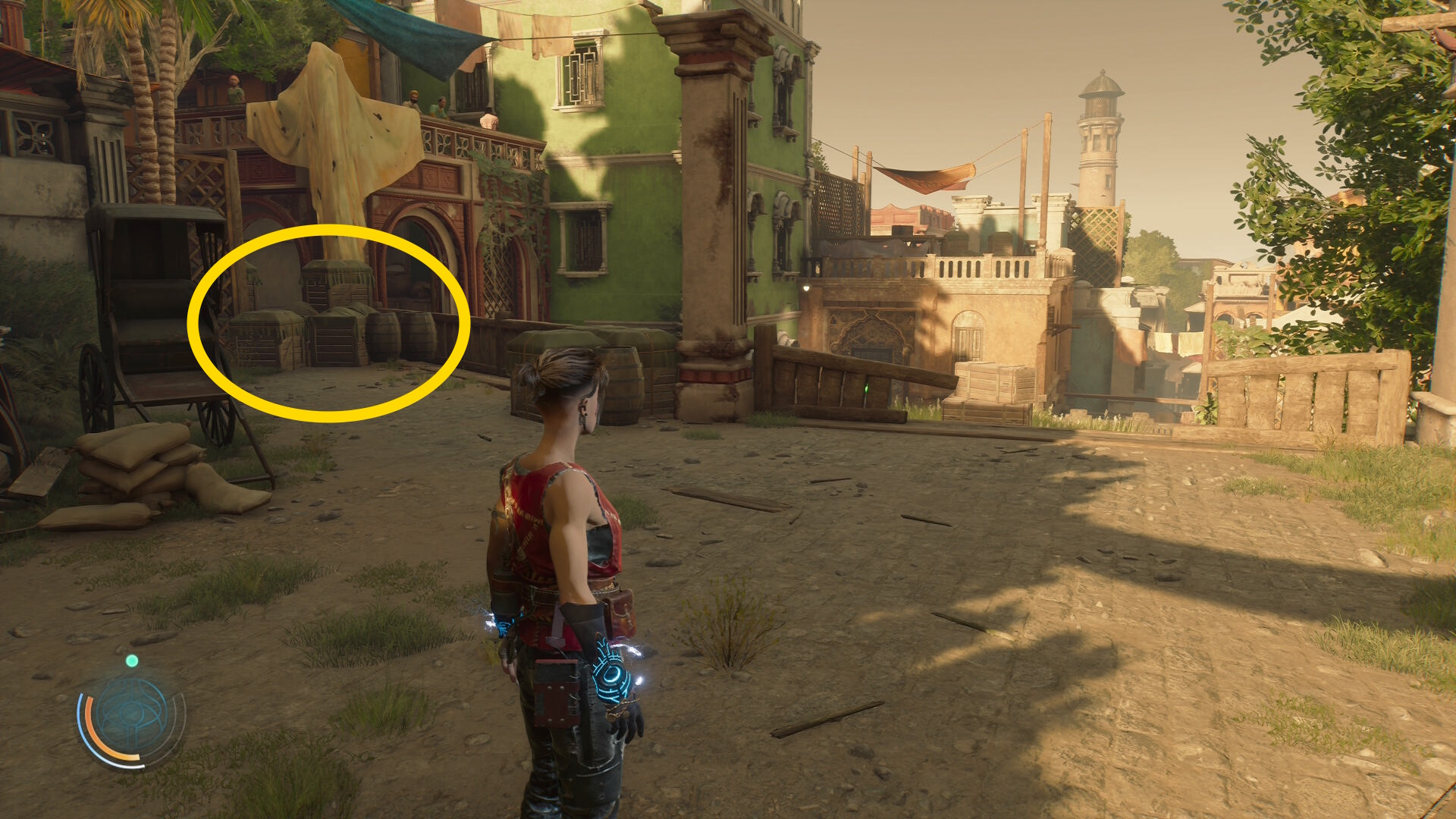Click the circular eye emblem HUD icon
This screenshot has width=1456, height=819.
[131, 716]
